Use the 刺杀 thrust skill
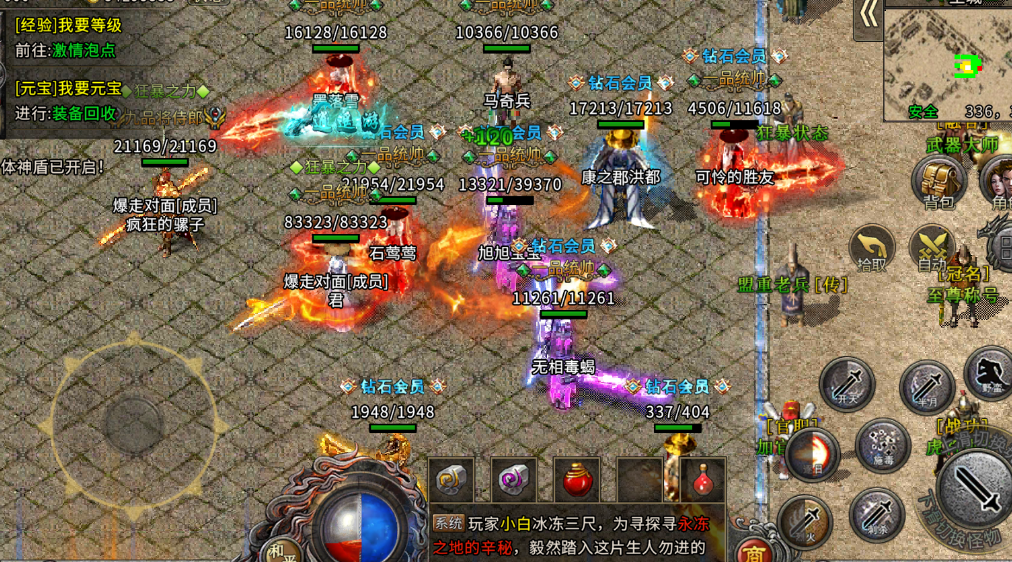The width and height of the screenshot is (1012, 562). point(877,514)
